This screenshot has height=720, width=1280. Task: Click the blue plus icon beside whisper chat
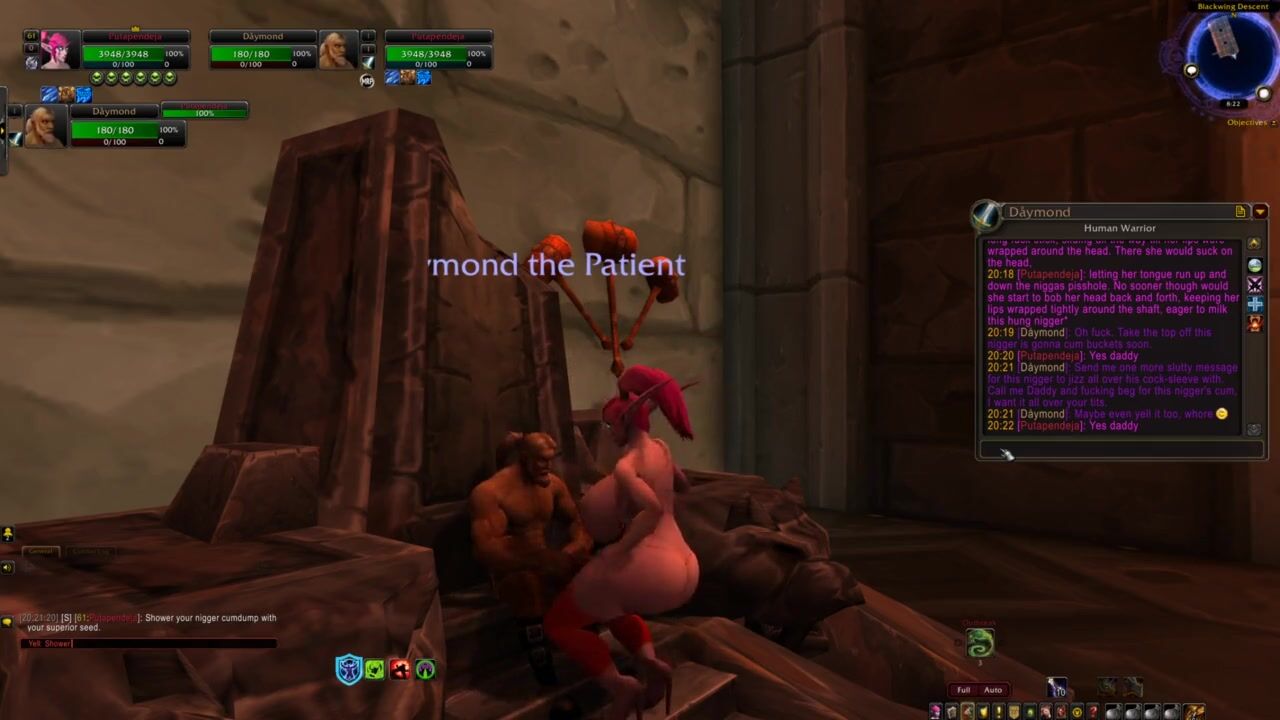(x=1255, y=304)
